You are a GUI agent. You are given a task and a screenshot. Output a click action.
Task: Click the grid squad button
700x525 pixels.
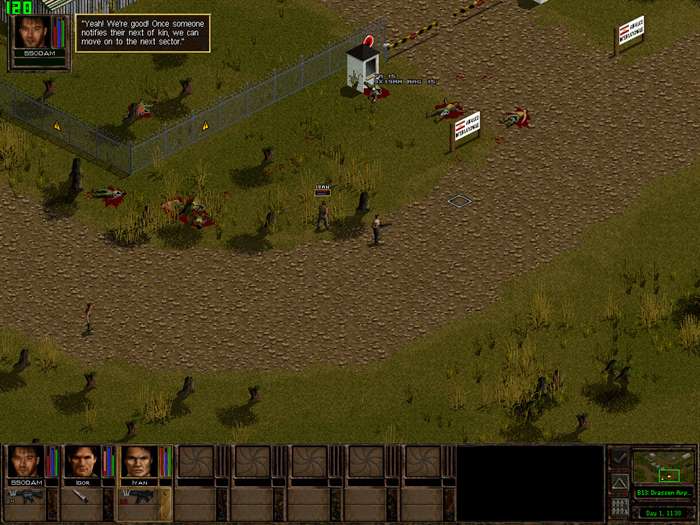tap(619, 507)
